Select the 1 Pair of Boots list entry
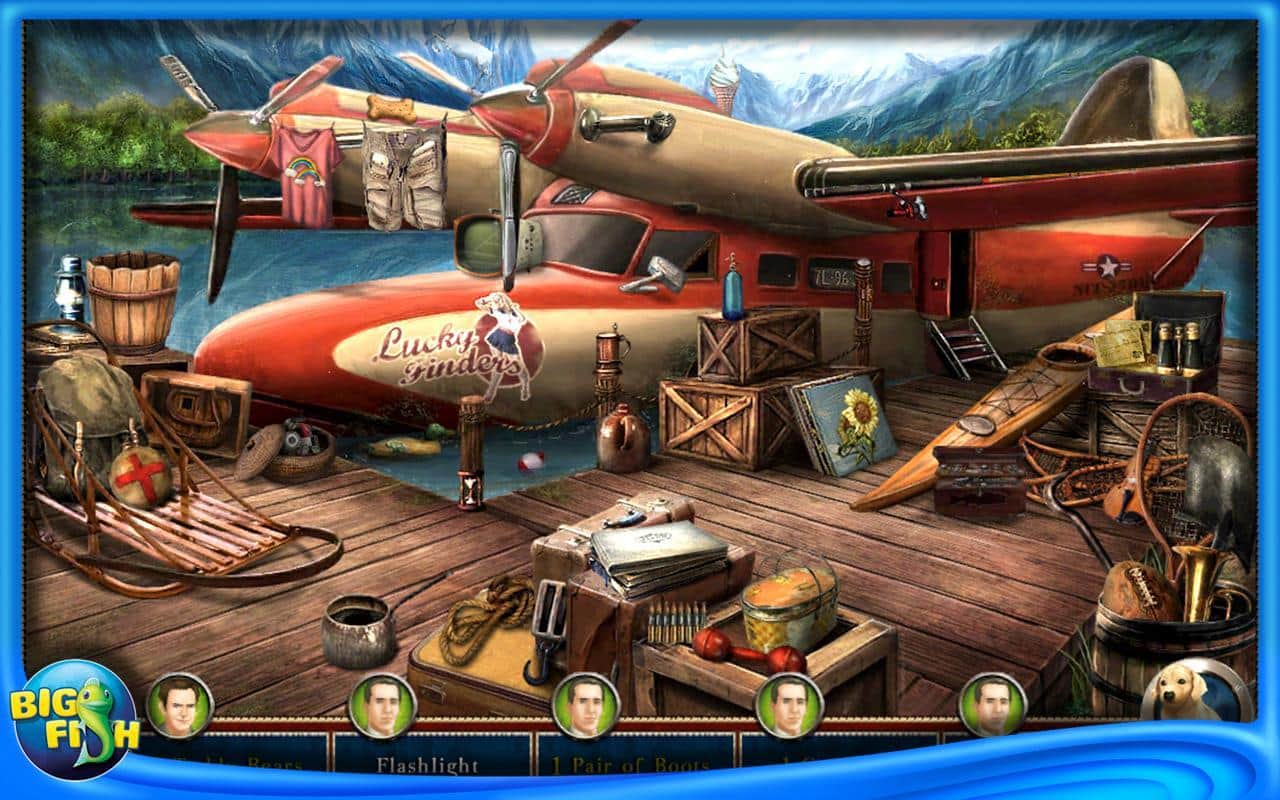Viewport: 1280px width, 800px height. tap(629, 764)
